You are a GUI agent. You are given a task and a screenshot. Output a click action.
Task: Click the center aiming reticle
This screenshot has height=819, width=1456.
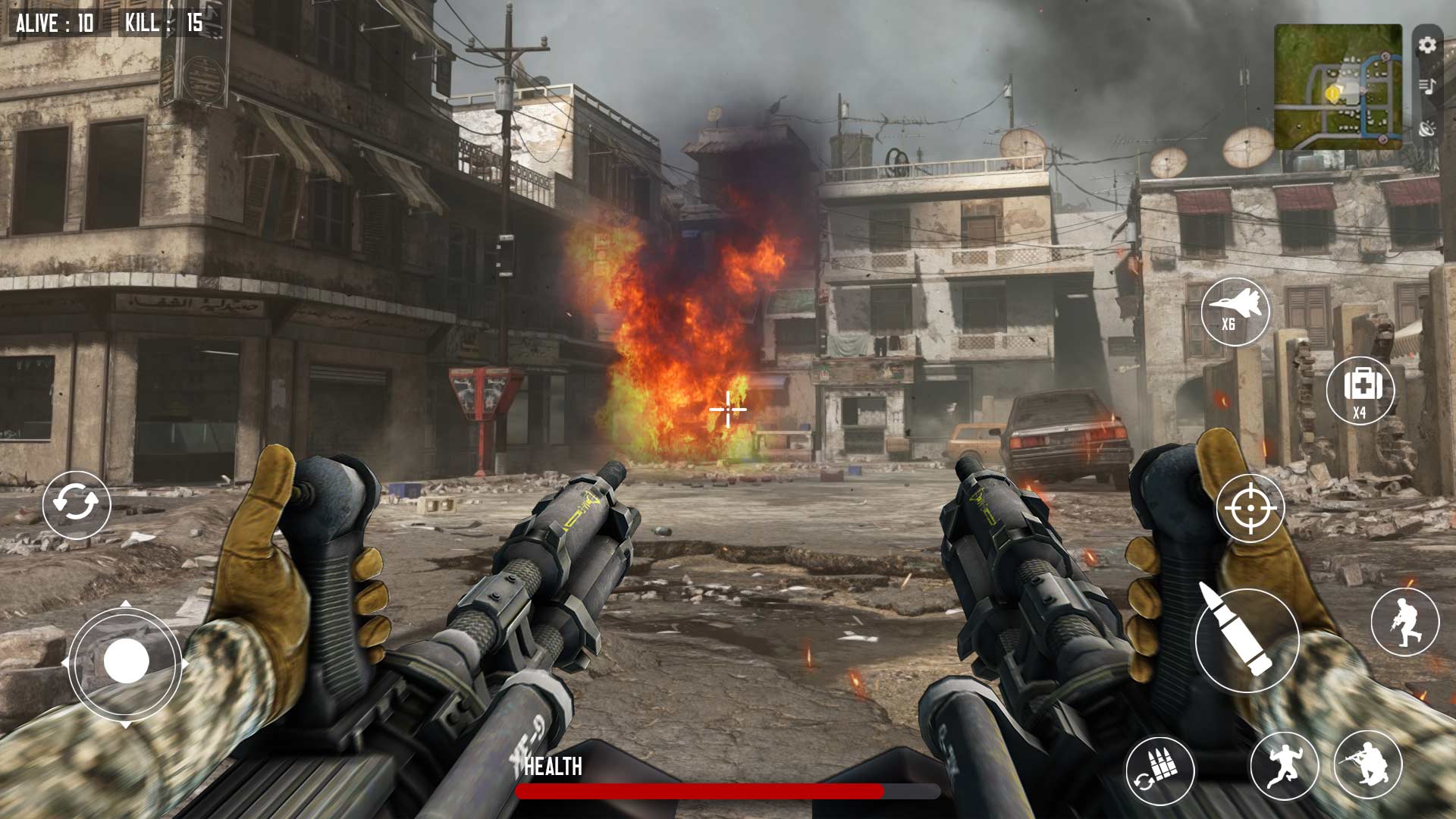[726, 409]
